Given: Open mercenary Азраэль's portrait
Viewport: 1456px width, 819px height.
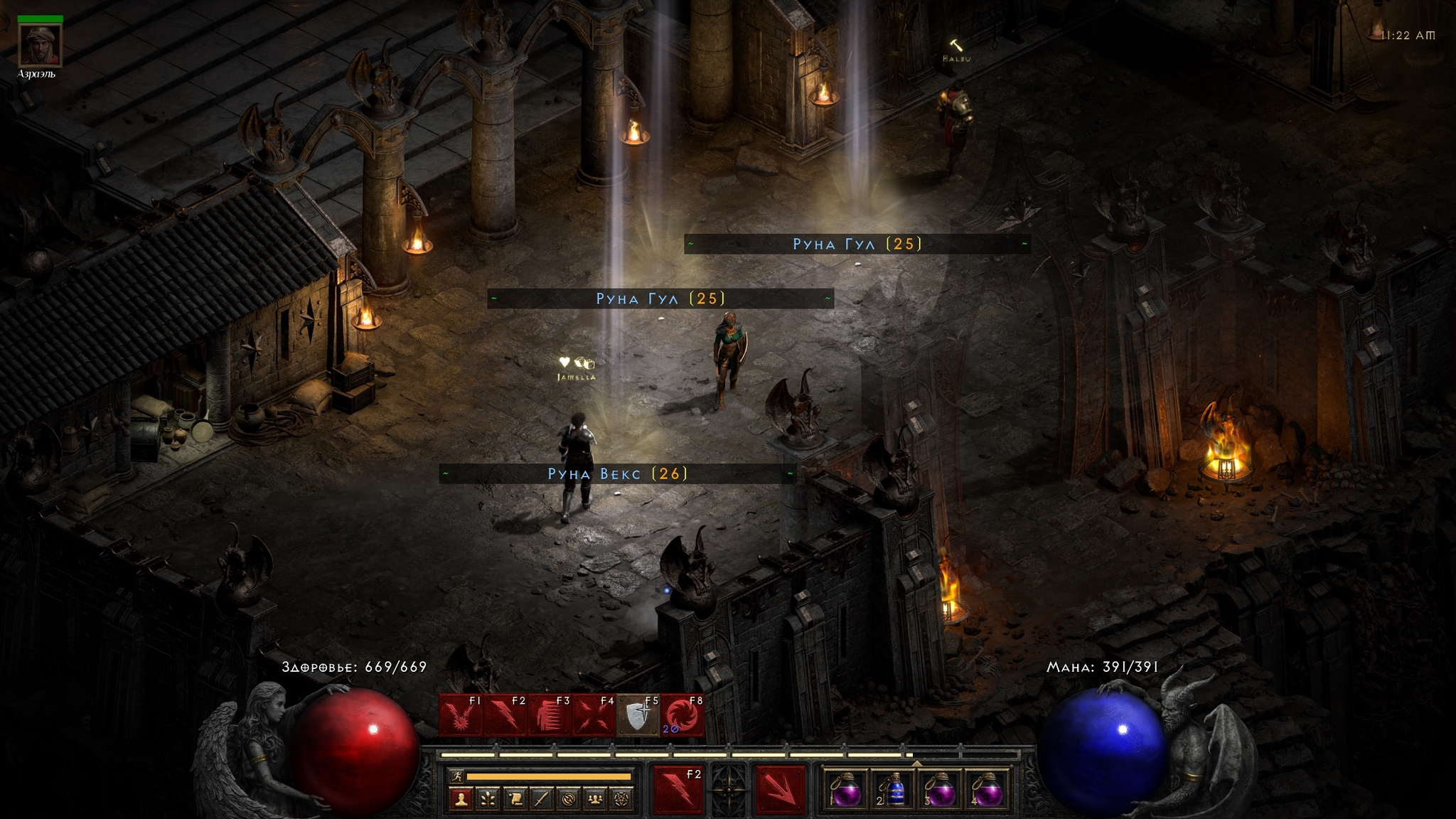Looking at the screenshot, I should tap(40, 44).
